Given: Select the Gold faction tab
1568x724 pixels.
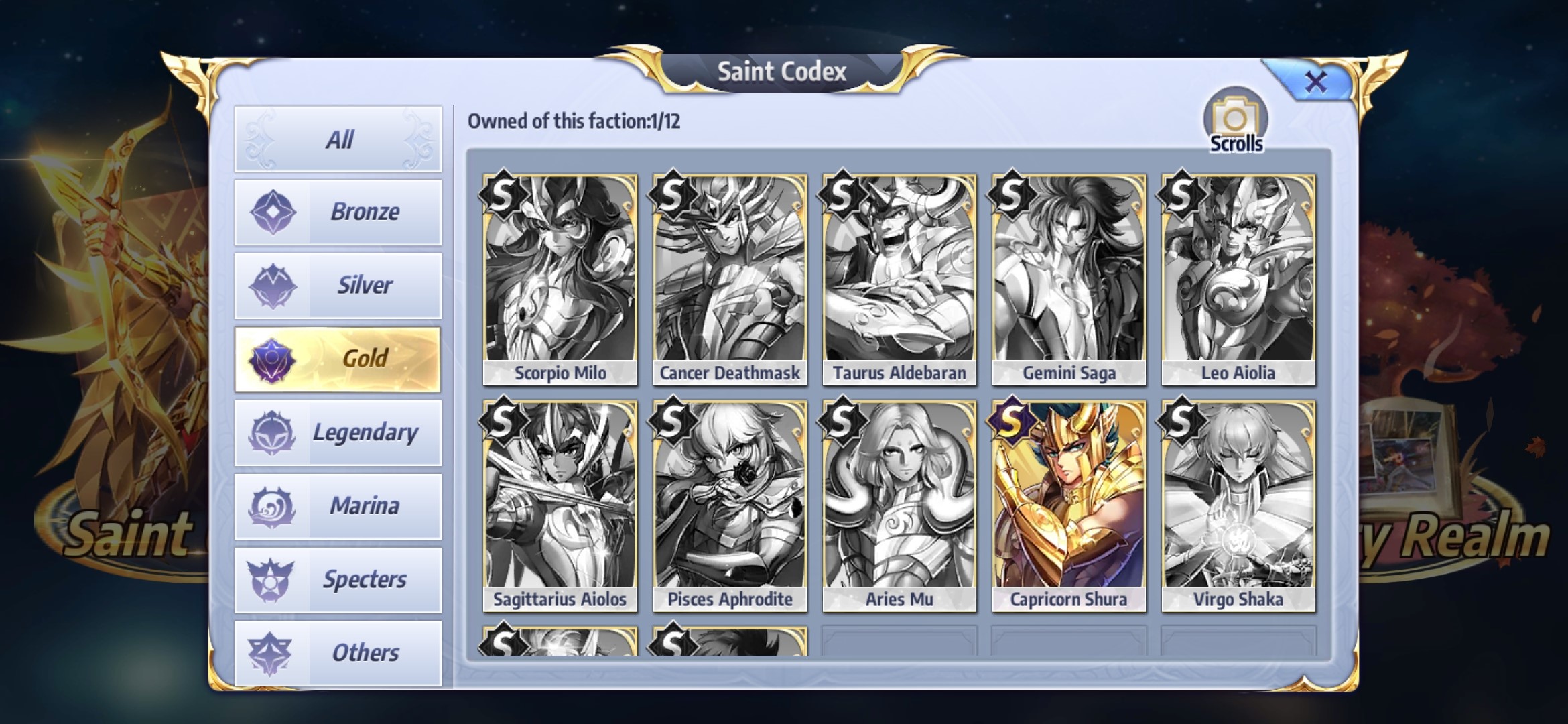Looking at the screenshot, I should tap(338, 359).
